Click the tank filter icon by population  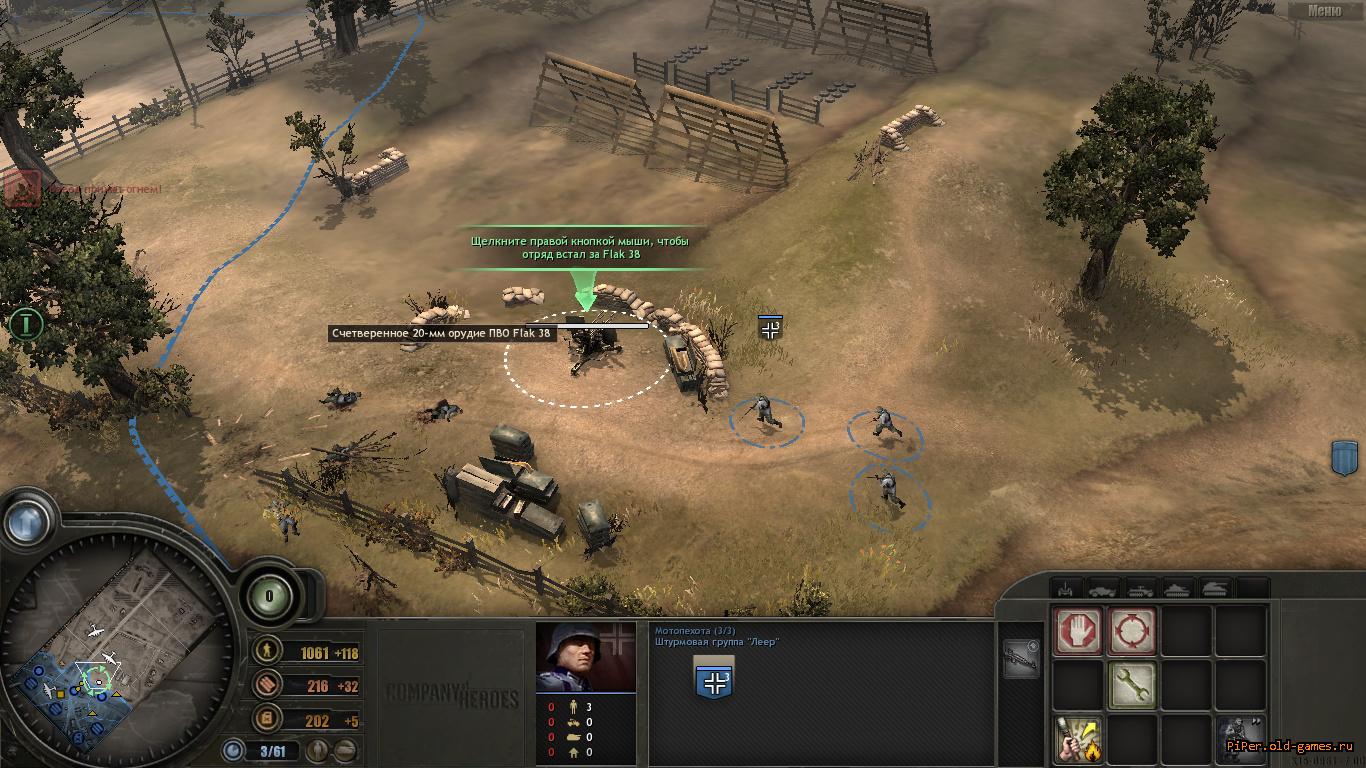pyautogui.click(x=344, y=750)
